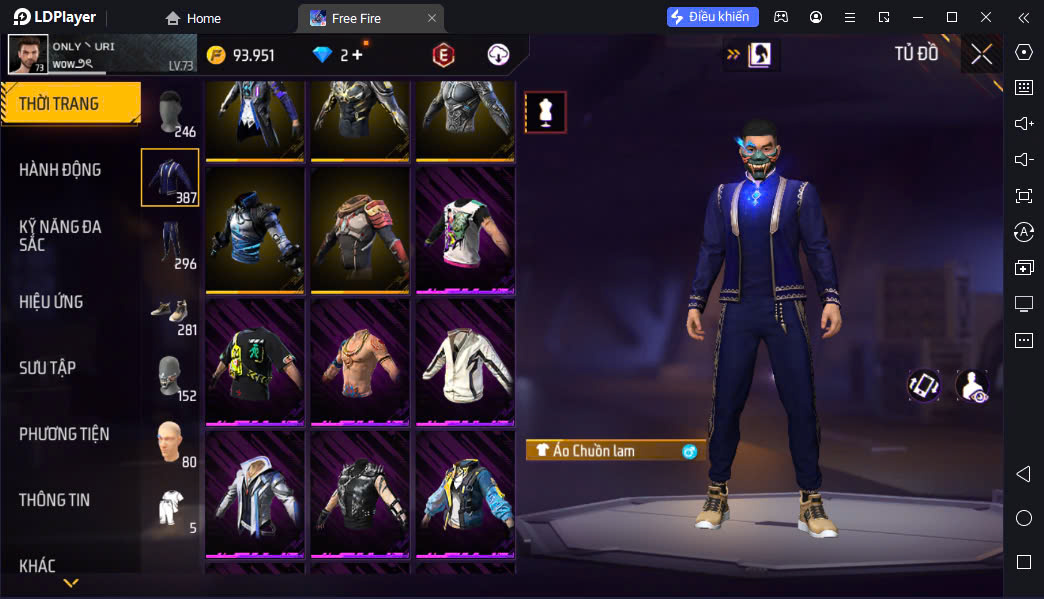Open the PHƯƠNG TIỆN tab
The image size is (1044, 599).
click(64, 434)
